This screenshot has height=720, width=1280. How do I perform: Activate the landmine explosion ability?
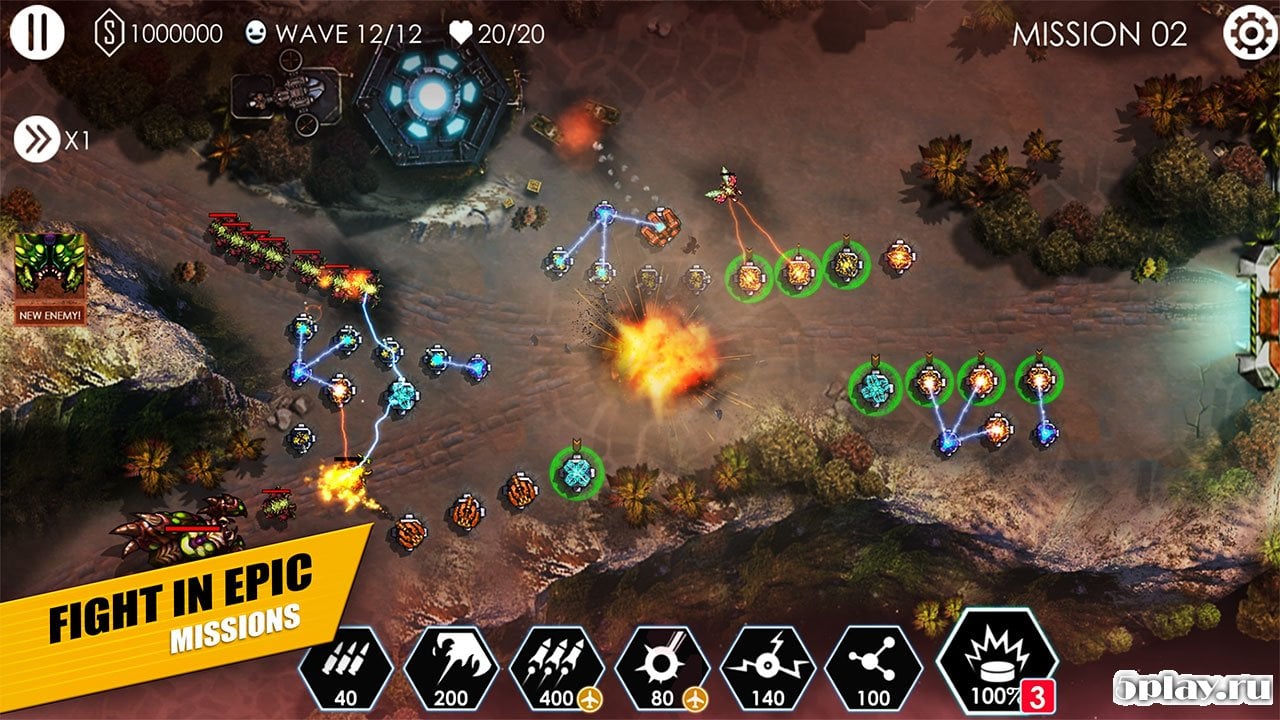point(996,662)
